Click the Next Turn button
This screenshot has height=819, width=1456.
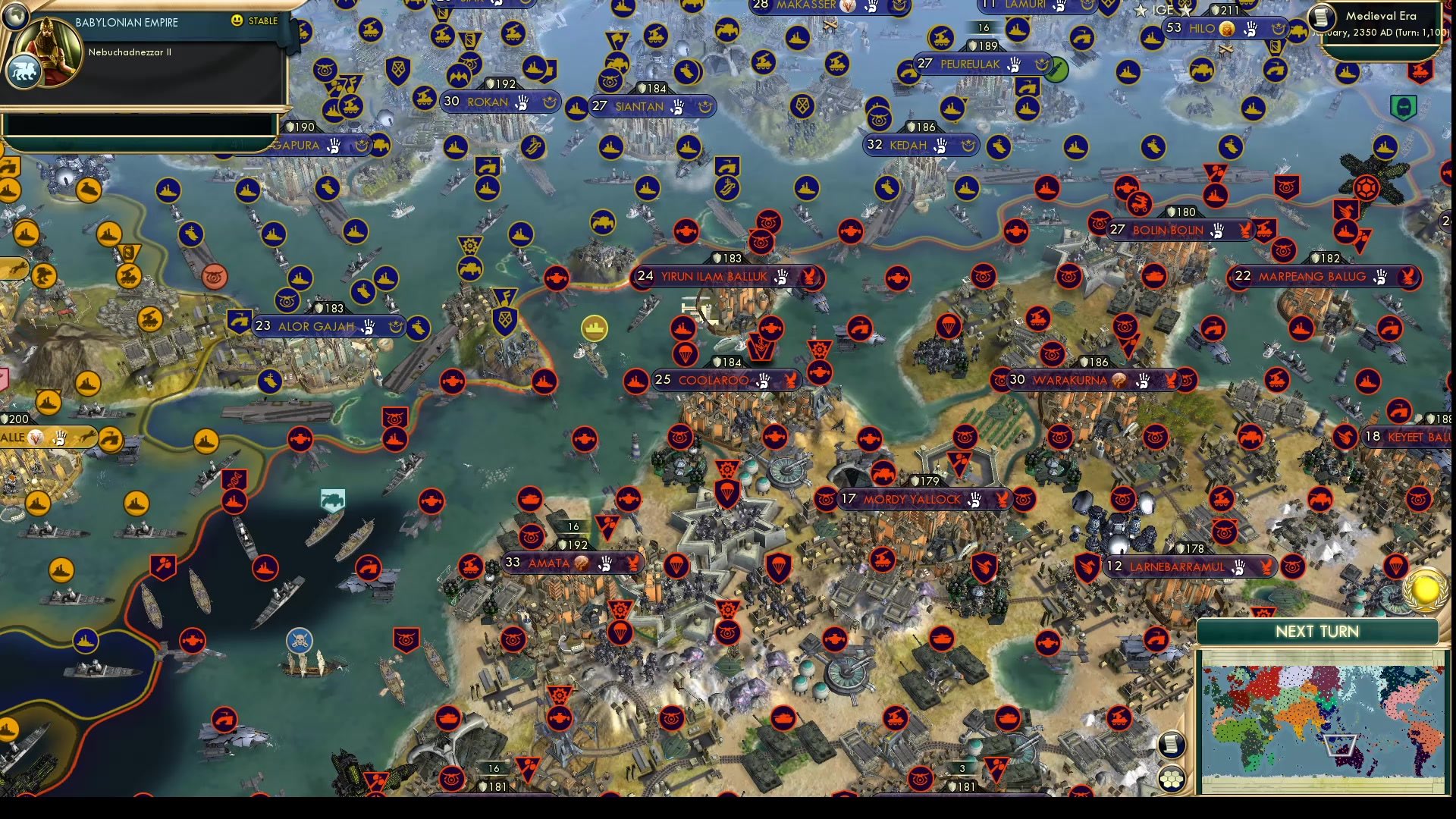(1319, 631)
